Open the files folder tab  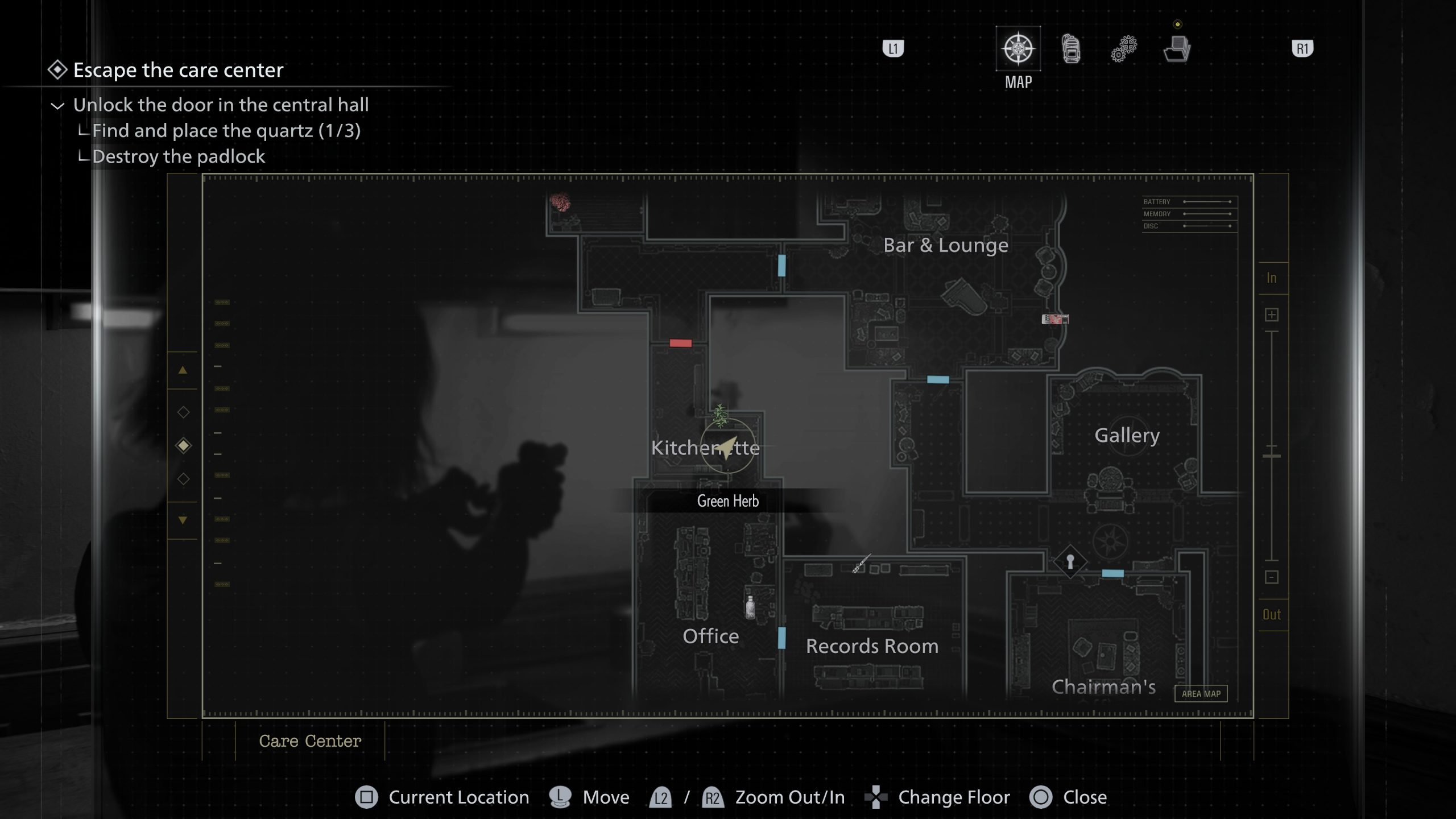click(x=1177, y=49)
